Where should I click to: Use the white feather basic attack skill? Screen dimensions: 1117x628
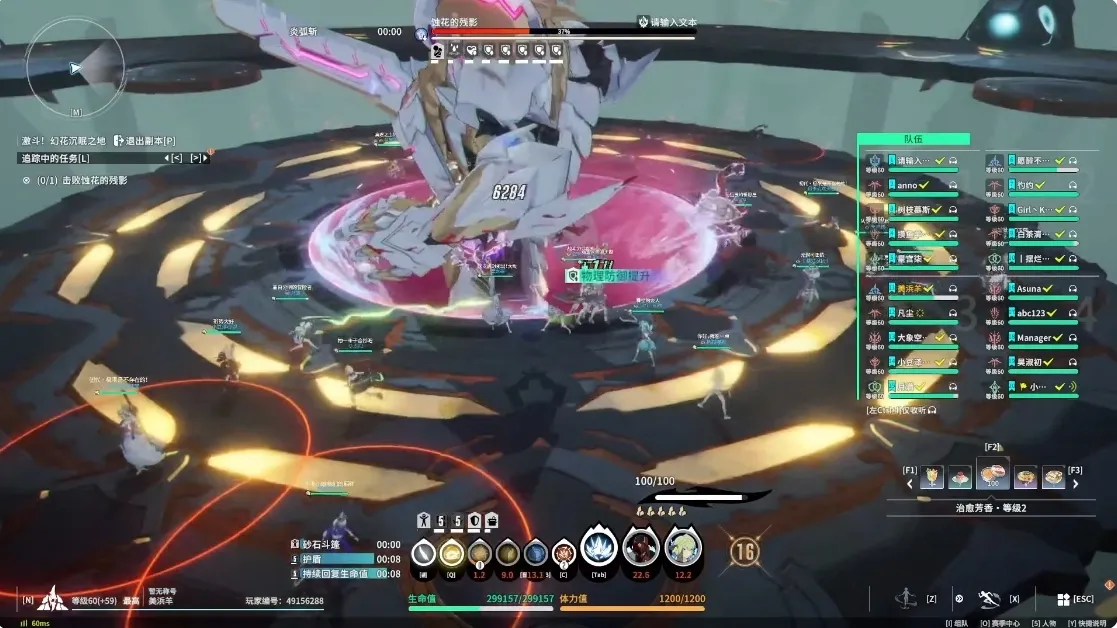[424, 553]
